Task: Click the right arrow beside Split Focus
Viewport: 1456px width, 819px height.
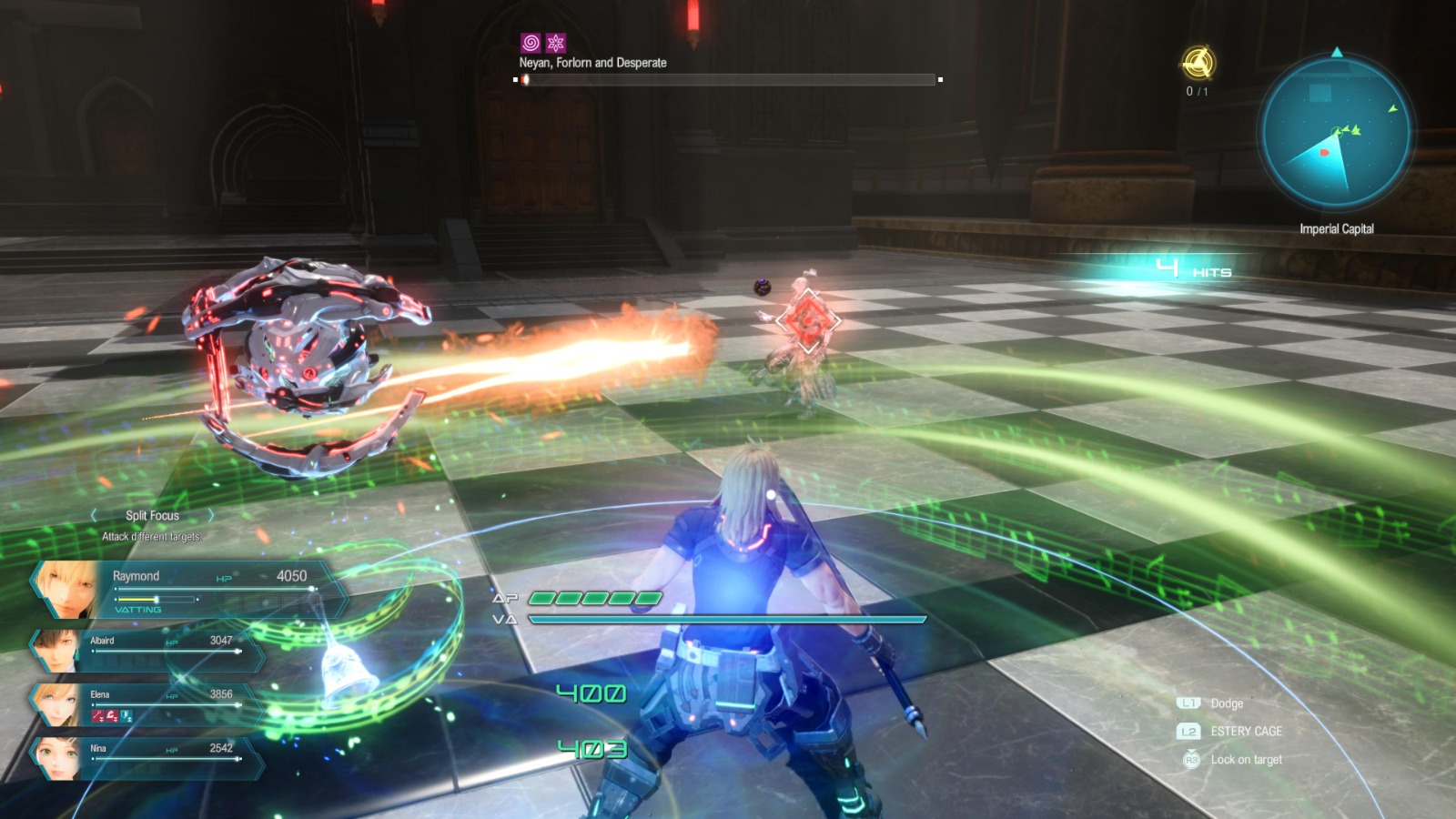Action: pos(212,514)
